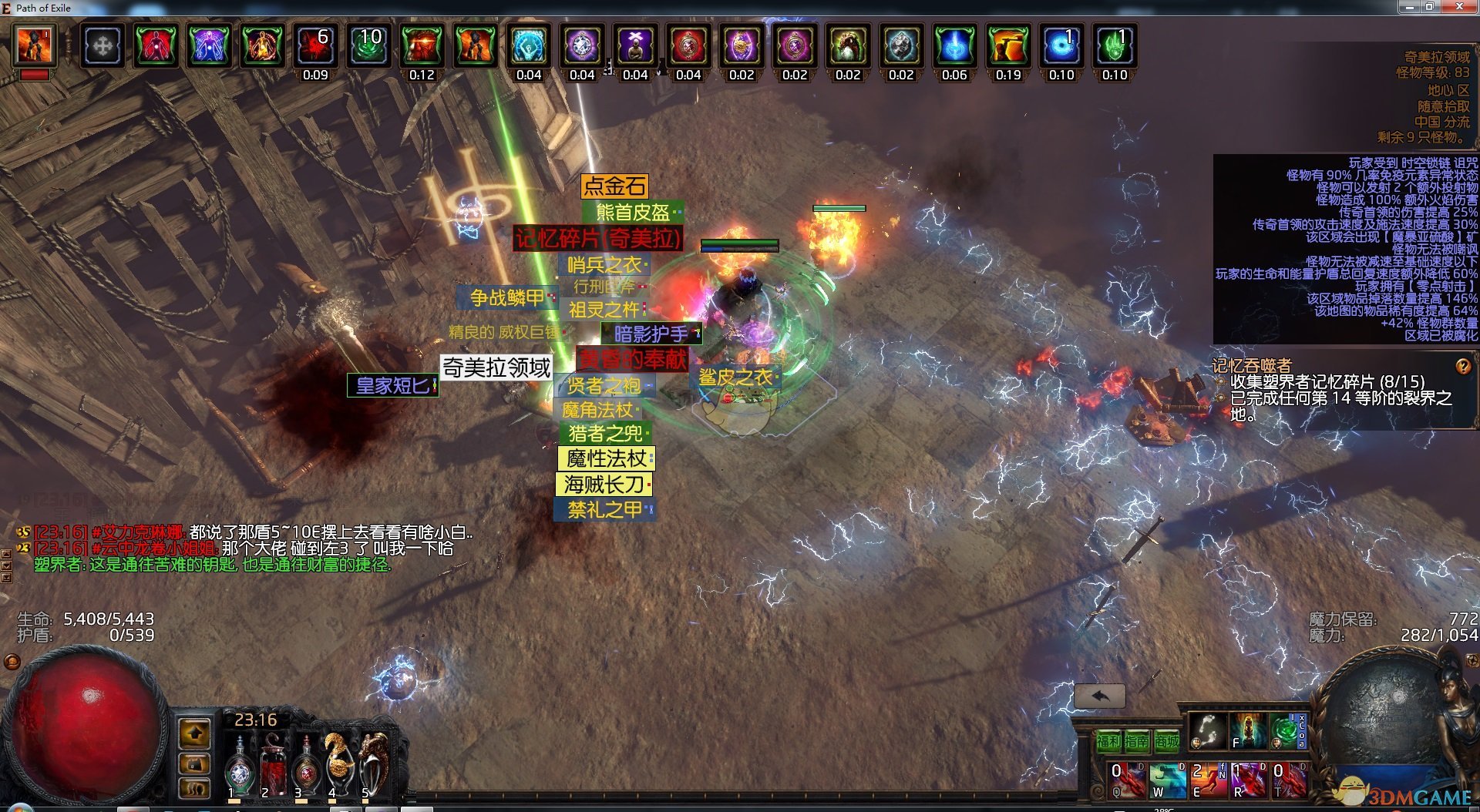This screenshot has height=812, width=1480.
Task: Click the back arrow button
Action: [1099, 696]
